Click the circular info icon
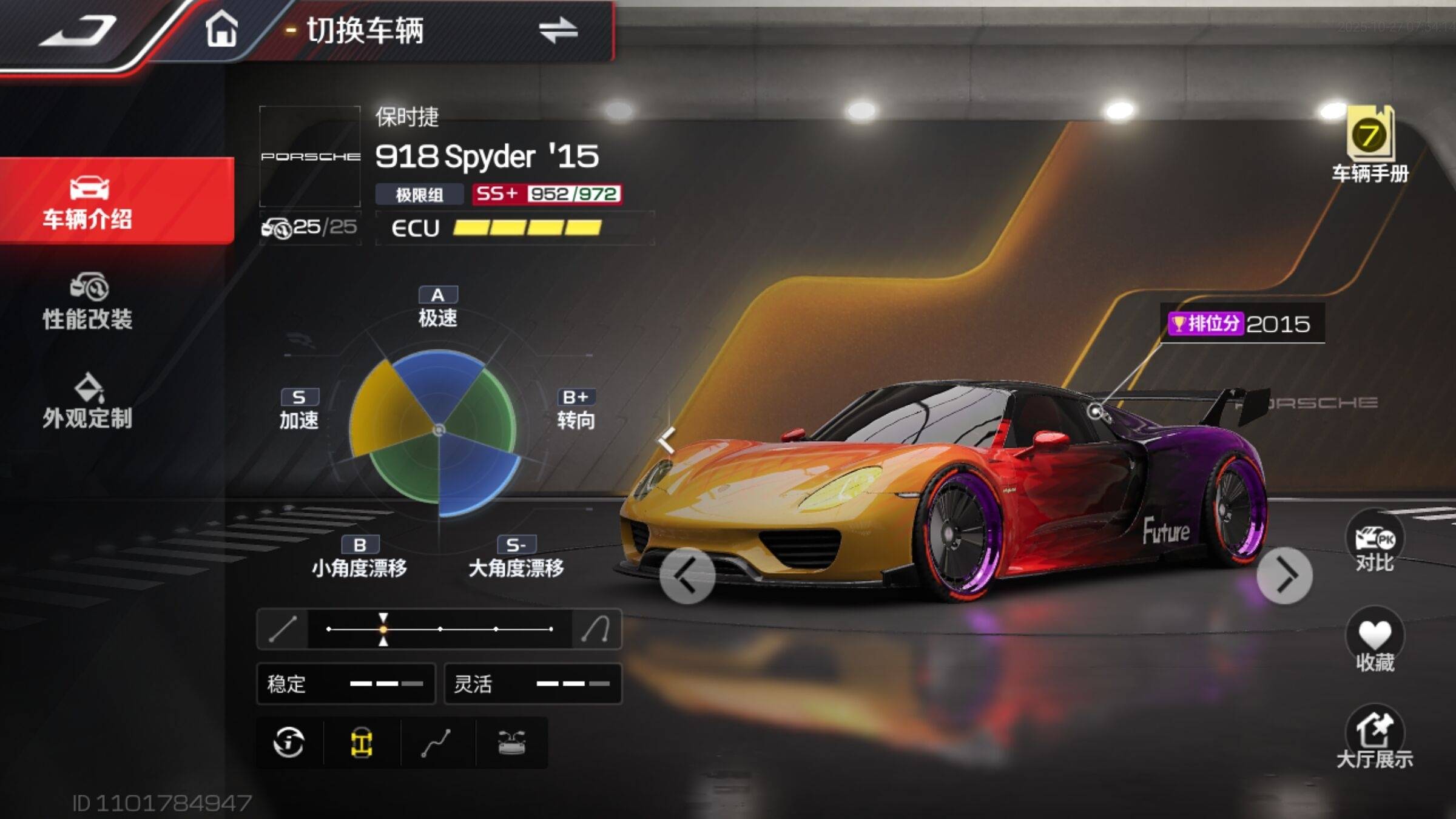1456x819 pixels. pos(289,743)
